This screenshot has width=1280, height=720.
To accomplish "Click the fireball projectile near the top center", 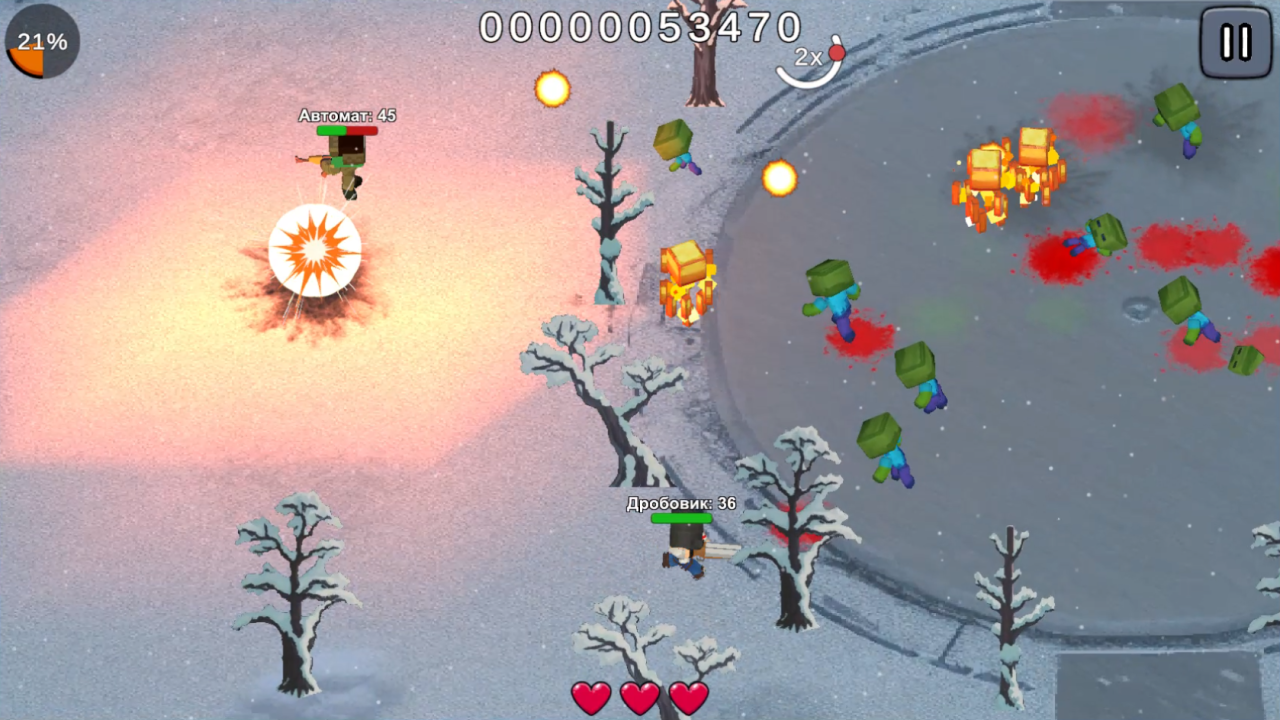I will click(x=551, y=89).
